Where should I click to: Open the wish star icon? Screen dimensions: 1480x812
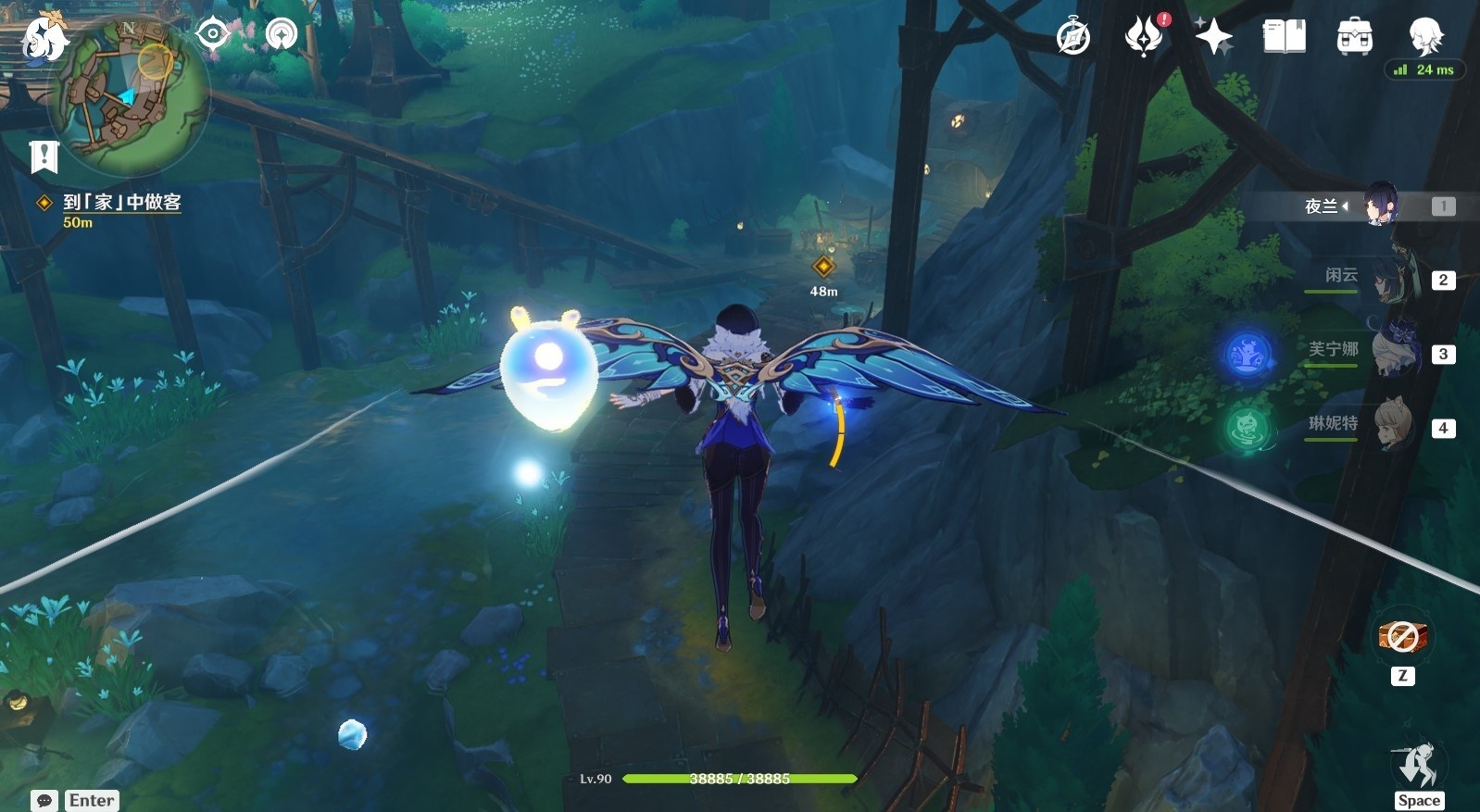(x=1213, y=37)
